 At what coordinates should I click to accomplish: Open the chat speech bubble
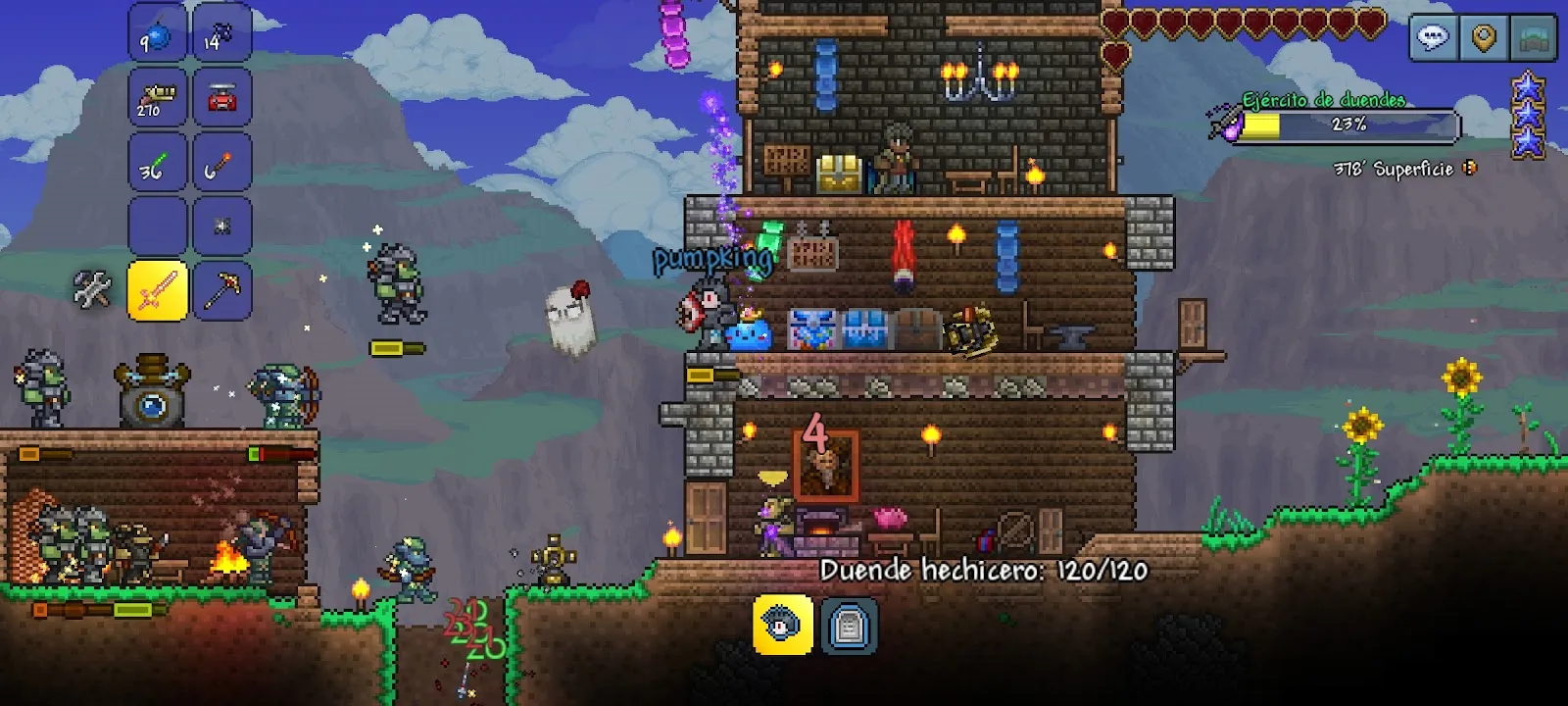pos(1434,39)
